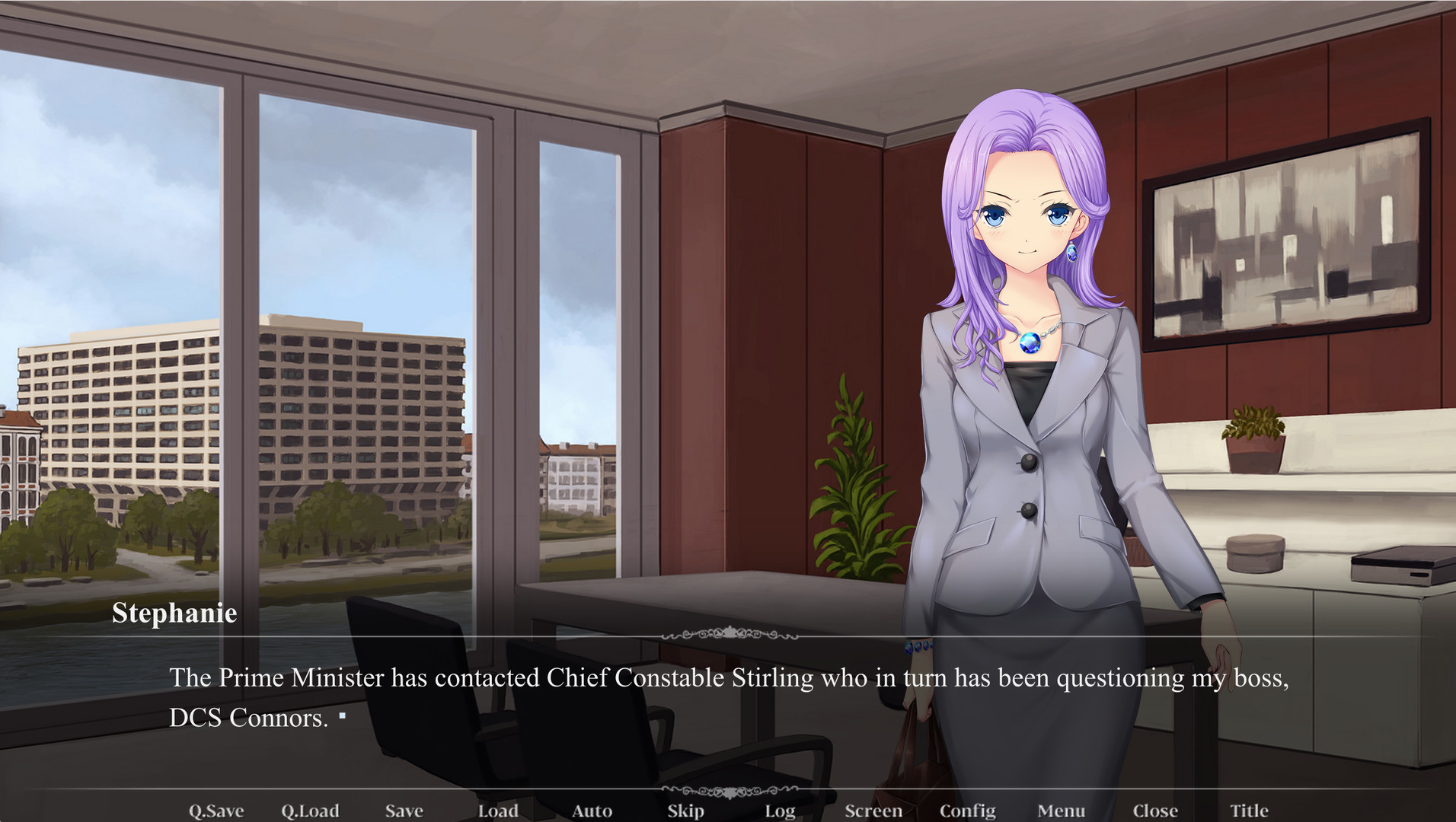Viewport: 1456px width, 822px height.
Task: Toggle Skip mode on
Action: 685,810
